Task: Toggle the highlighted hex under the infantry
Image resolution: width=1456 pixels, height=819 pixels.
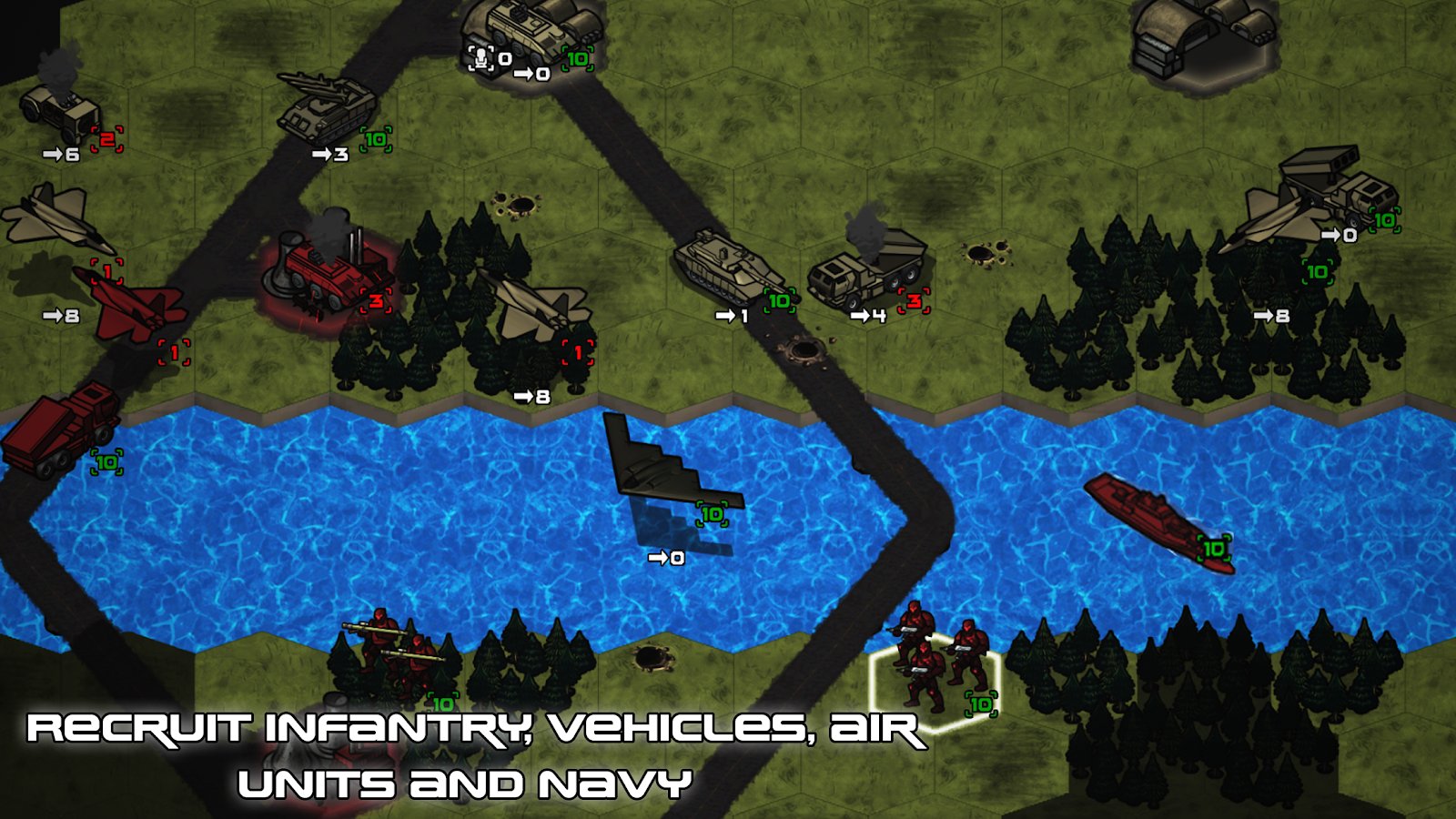Action: (x=933, y=687)
